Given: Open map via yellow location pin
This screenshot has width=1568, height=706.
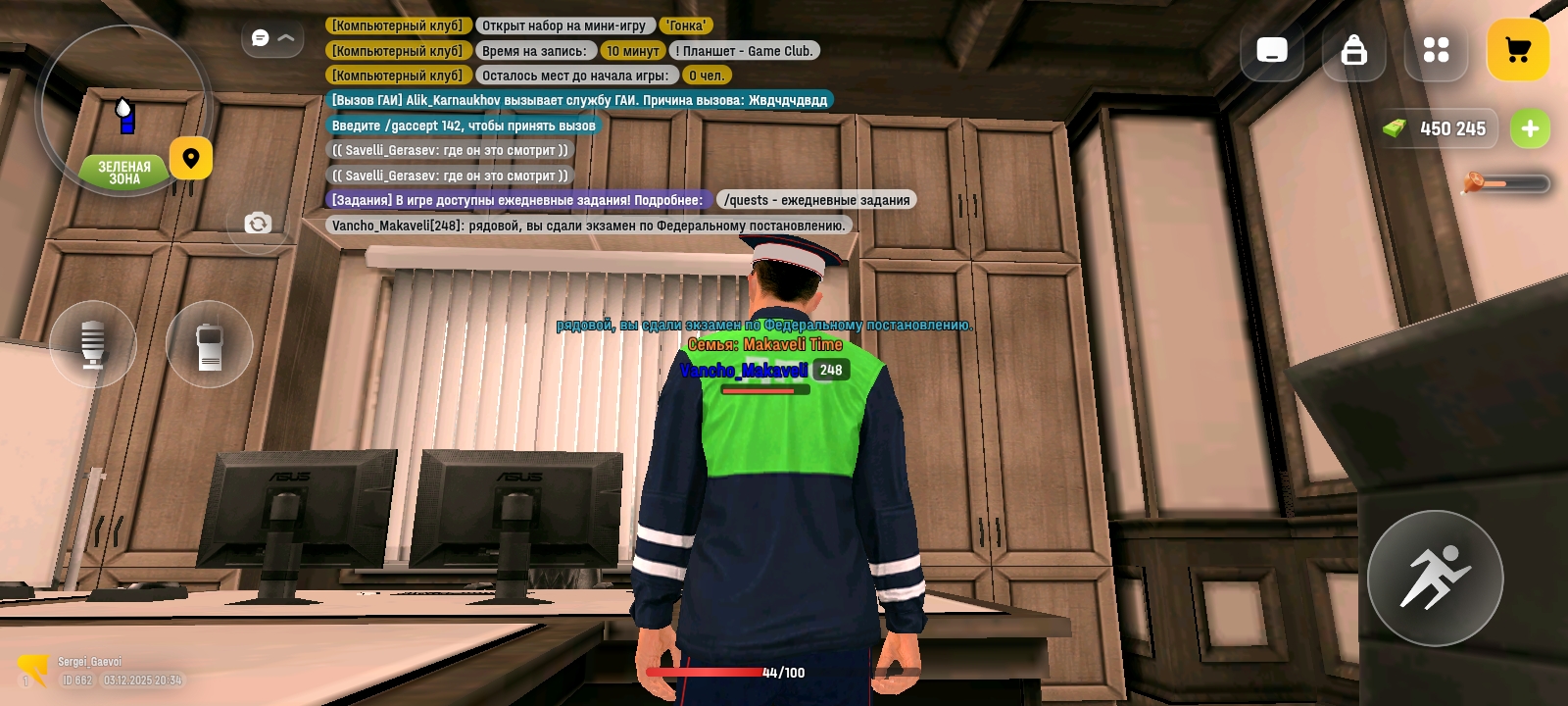Looking at the screenshot, I should point(191,158).
